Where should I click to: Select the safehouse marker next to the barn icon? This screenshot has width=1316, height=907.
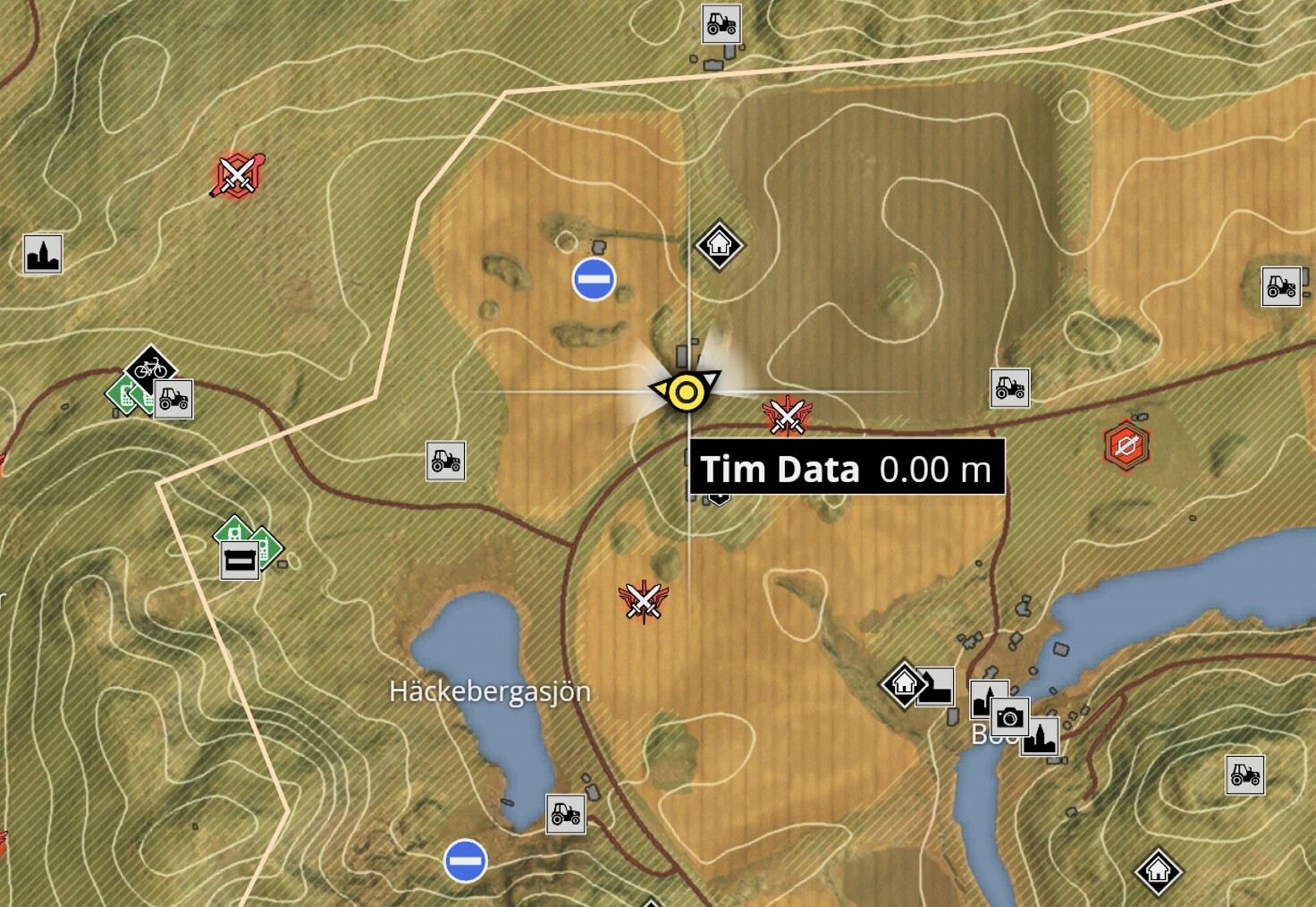(904, 684)
